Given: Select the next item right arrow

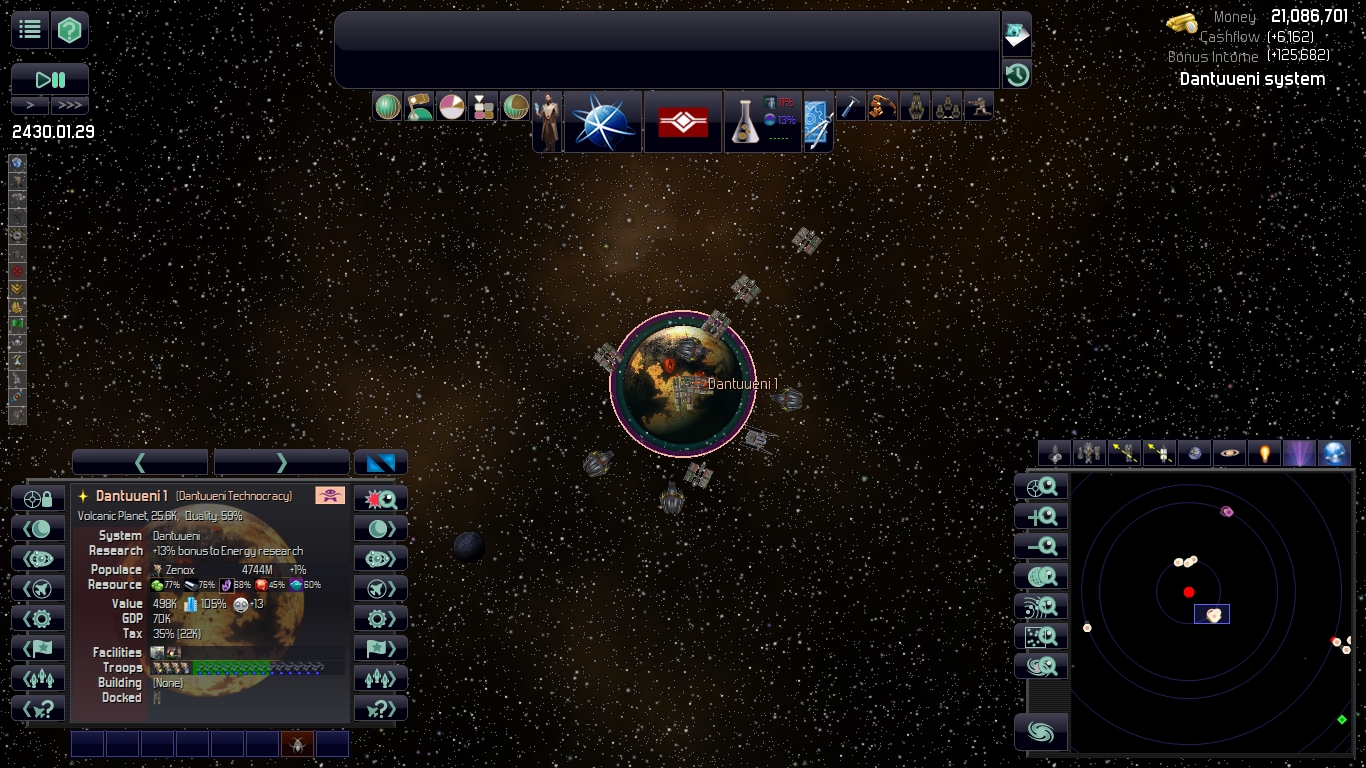Looking at the screenshot, I should coord(281,462).
